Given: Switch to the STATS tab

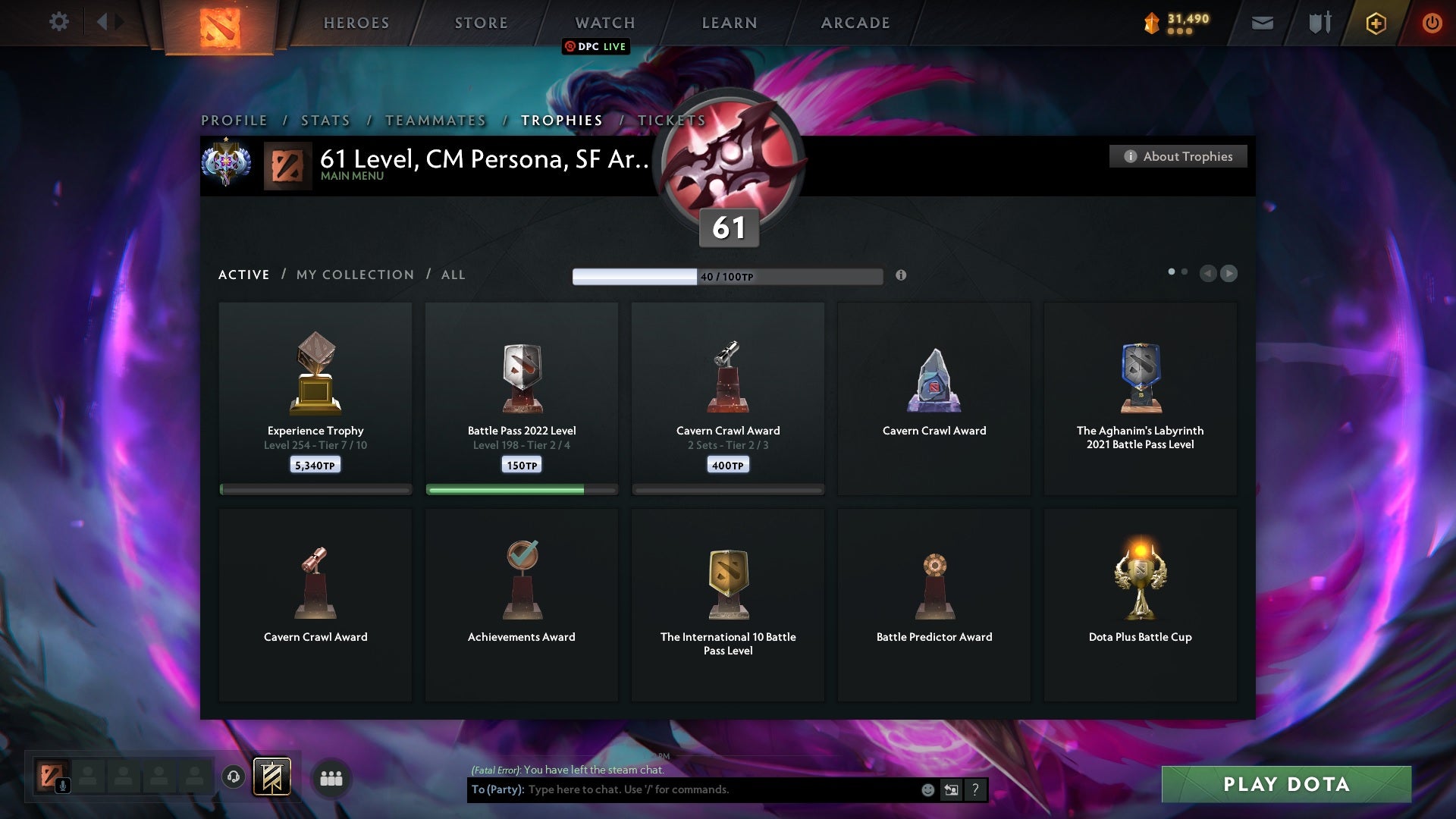Looking at the screenshot, I should [325, 121].
